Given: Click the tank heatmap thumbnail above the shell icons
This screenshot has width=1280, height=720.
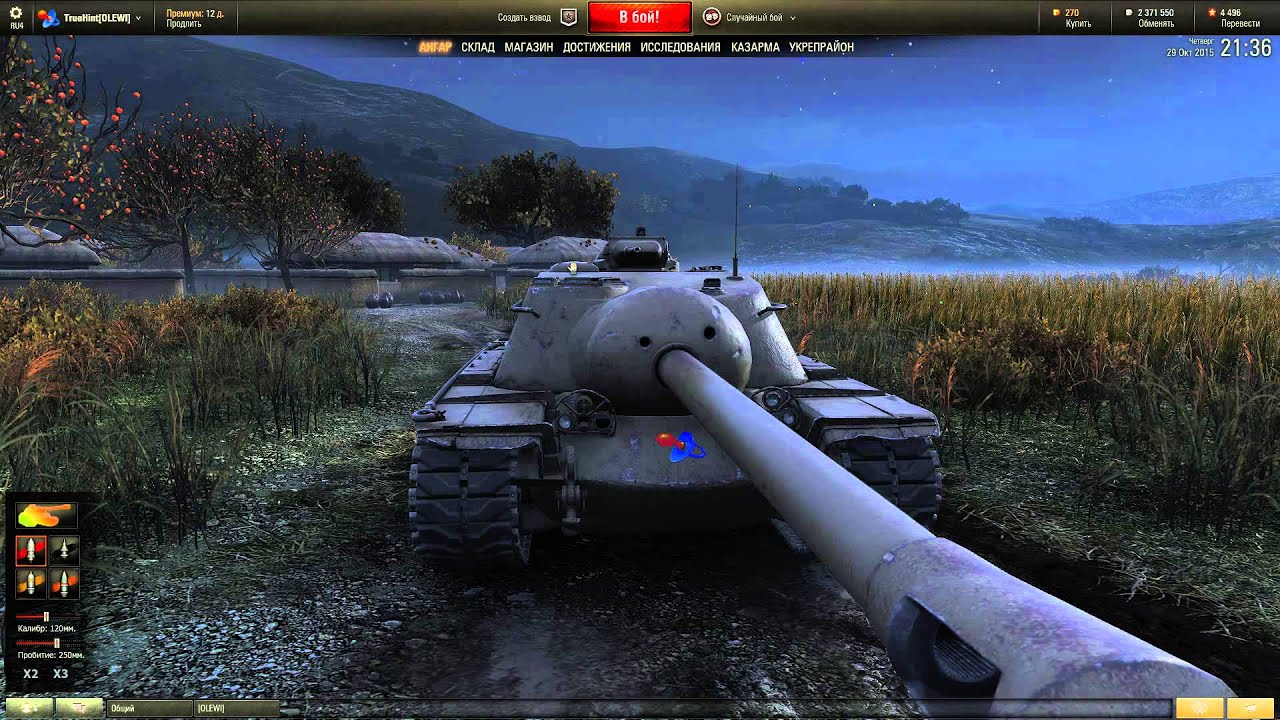Looking at the screenshot, I should [46, 516].
